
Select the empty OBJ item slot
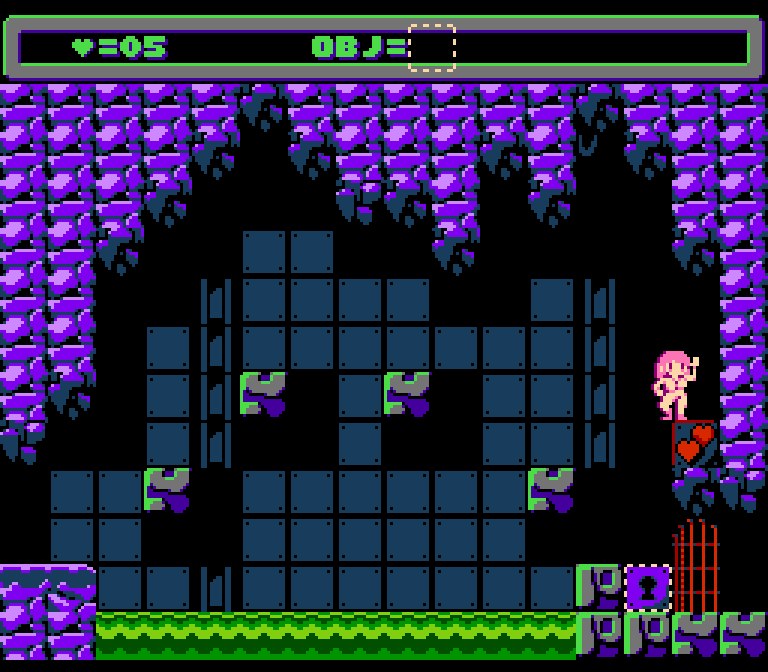pos(432,48)
